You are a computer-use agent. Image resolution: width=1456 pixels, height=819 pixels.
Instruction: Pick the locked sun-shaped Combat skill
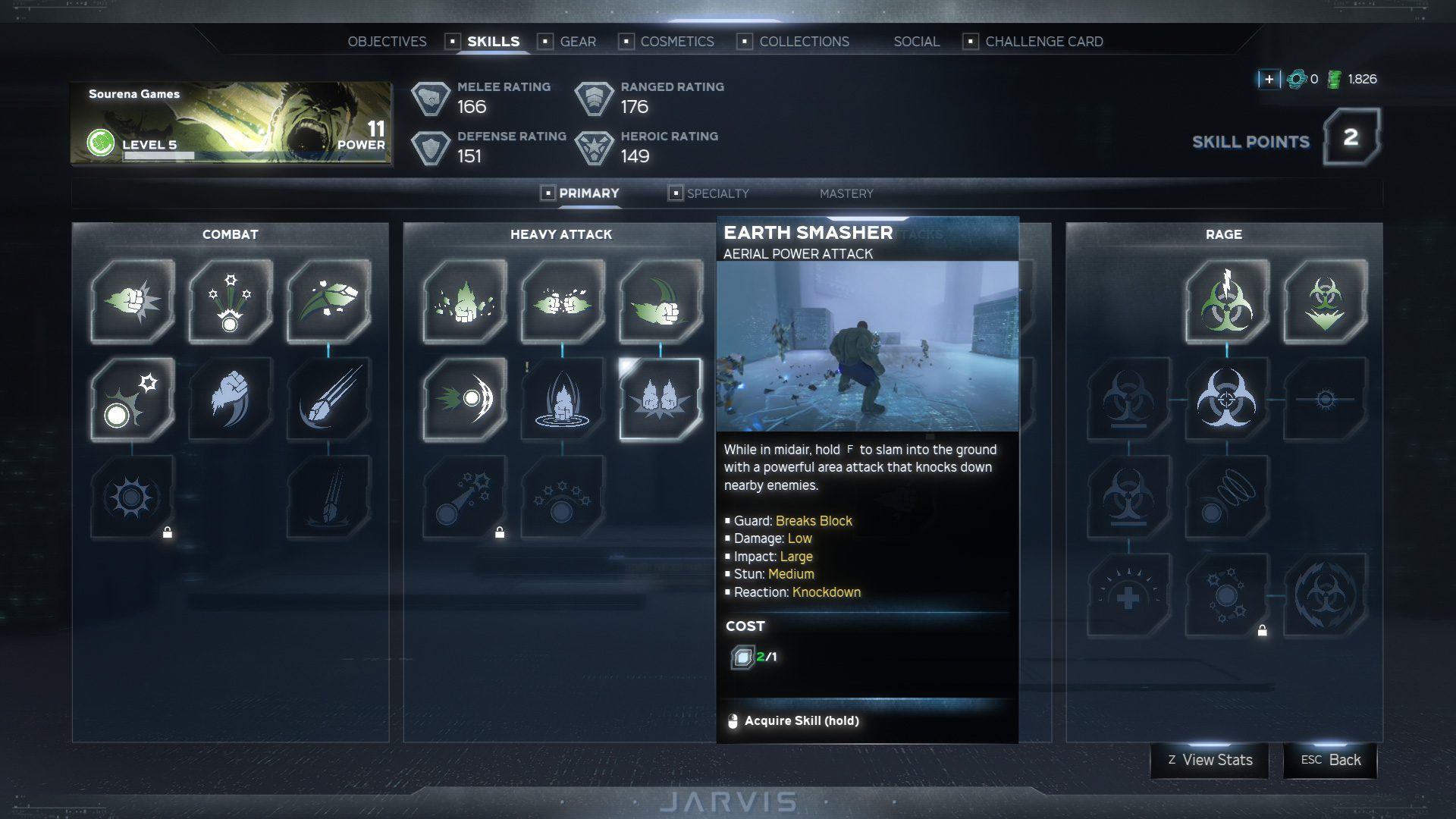pos(132,497)
